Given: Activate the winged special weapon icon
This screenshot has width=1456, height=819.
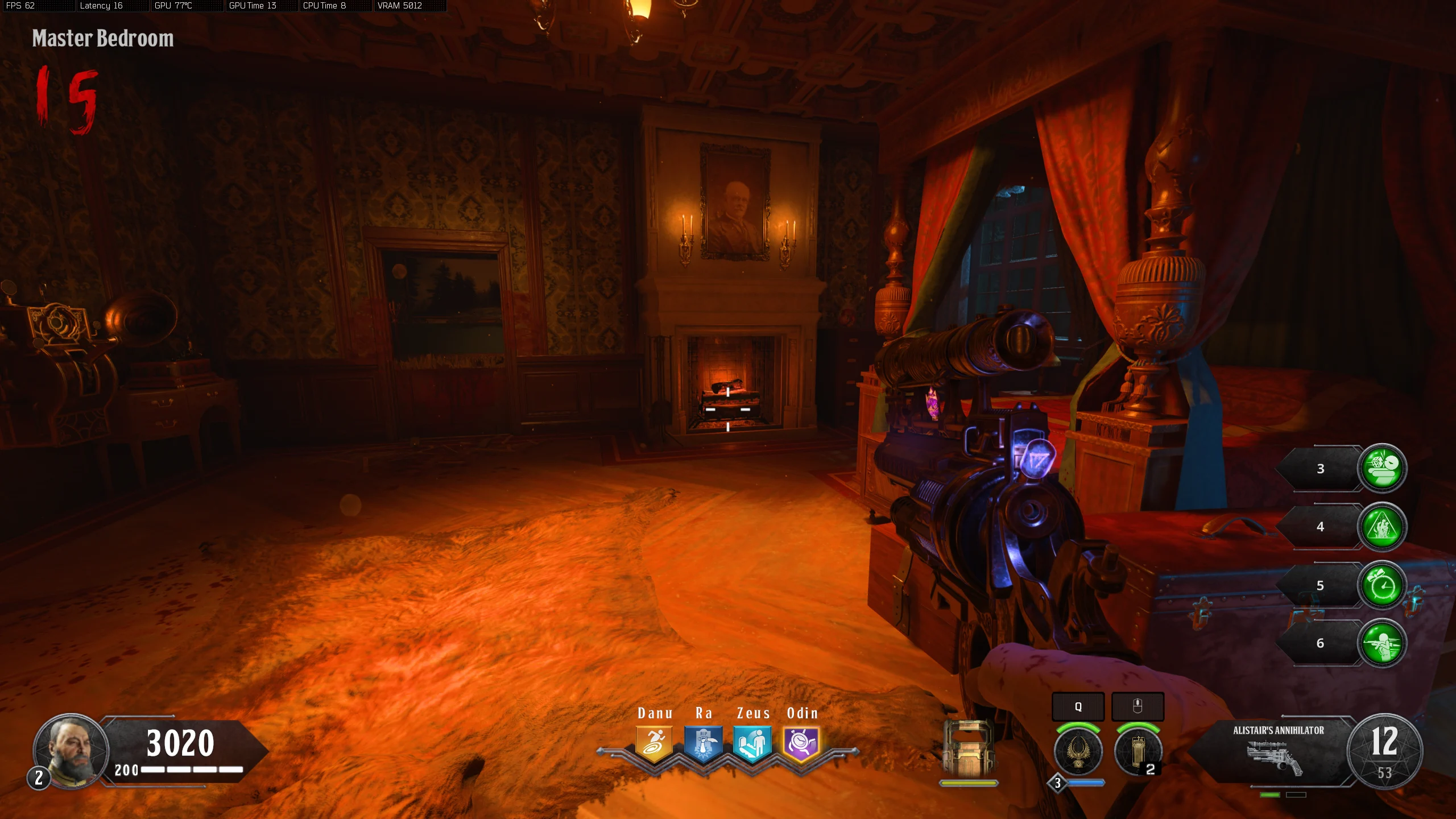Looking at the screenshot, I should [x=1078, y=751].
